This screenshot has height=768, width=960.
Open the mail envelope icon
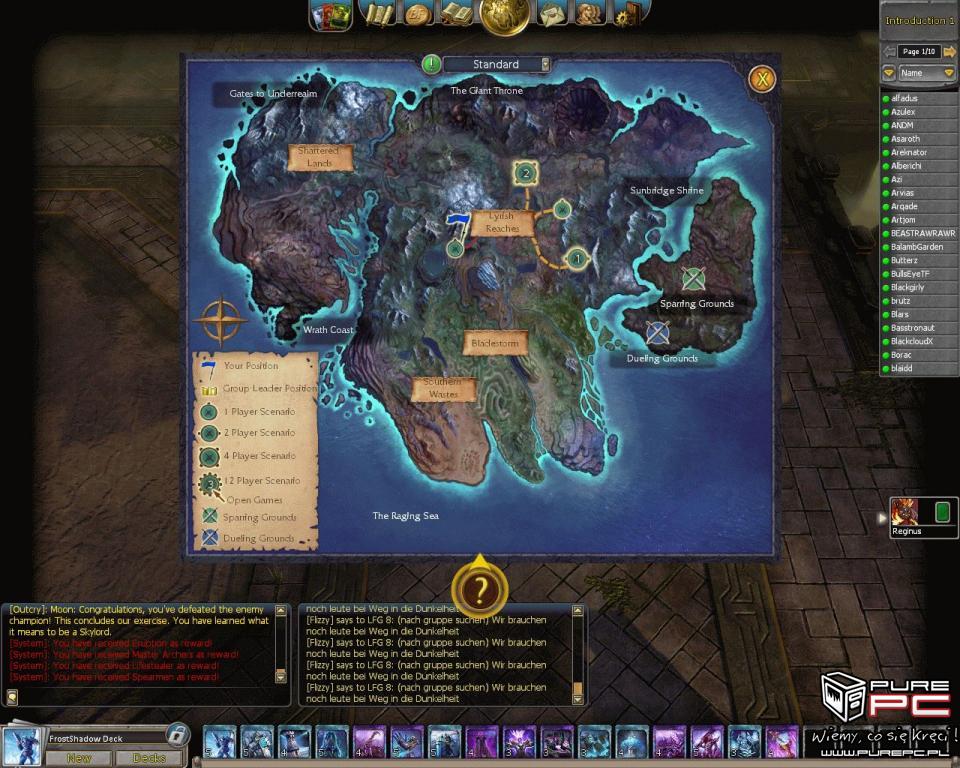[551, 14]
